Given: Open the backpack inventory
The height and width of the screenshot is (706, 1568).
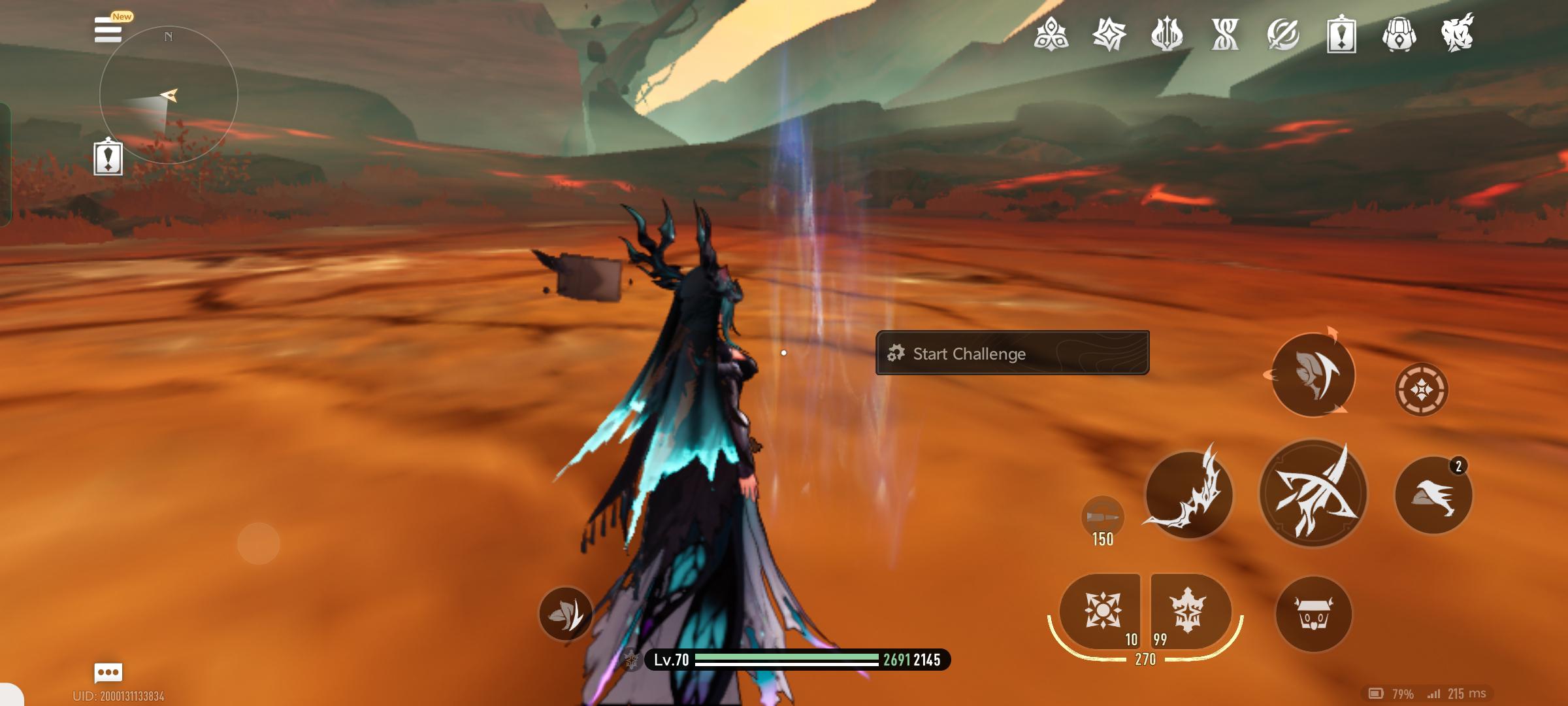Looking at the screenshot, I should [1399, 34].
